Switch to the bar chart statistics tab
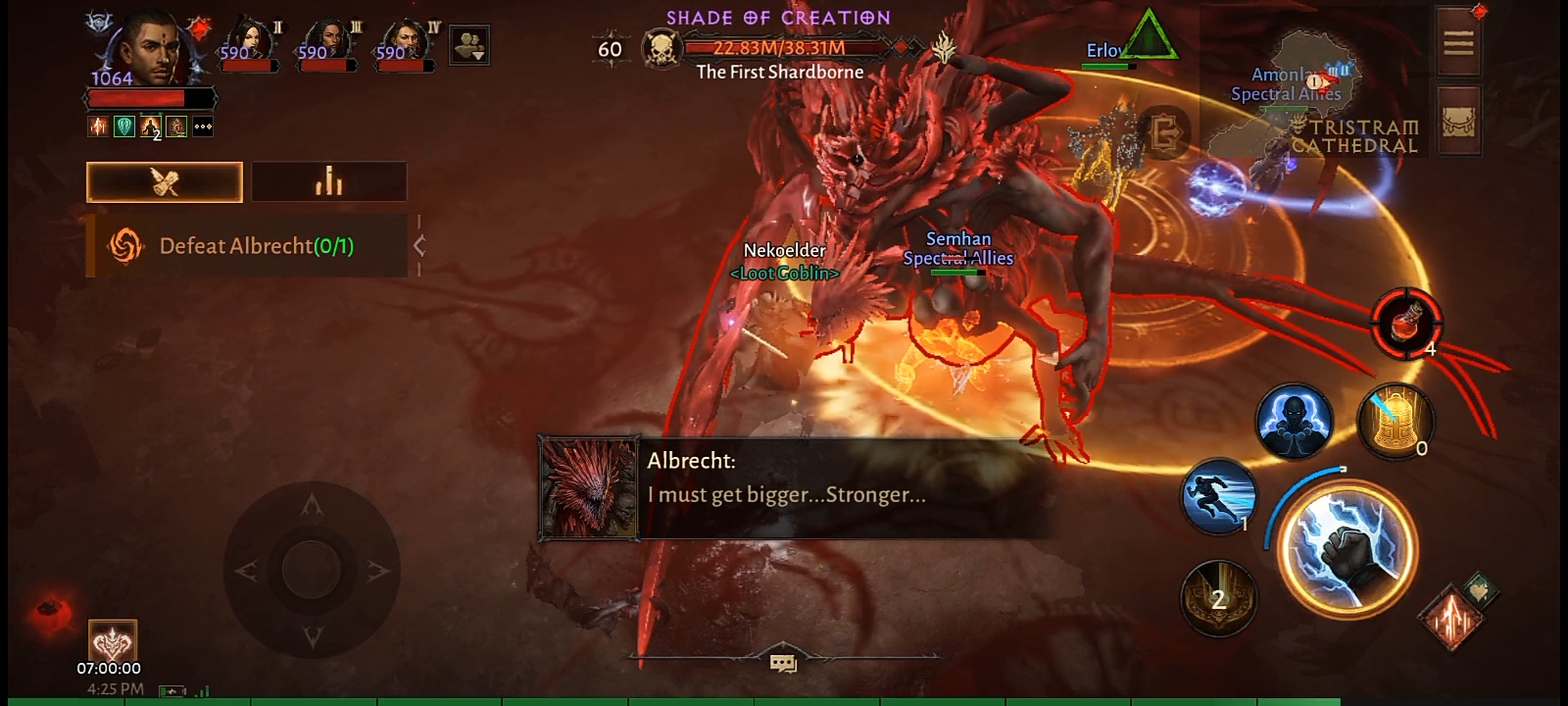The height and width of the screenshot is (706, 1568). click(x=328, y=182)
